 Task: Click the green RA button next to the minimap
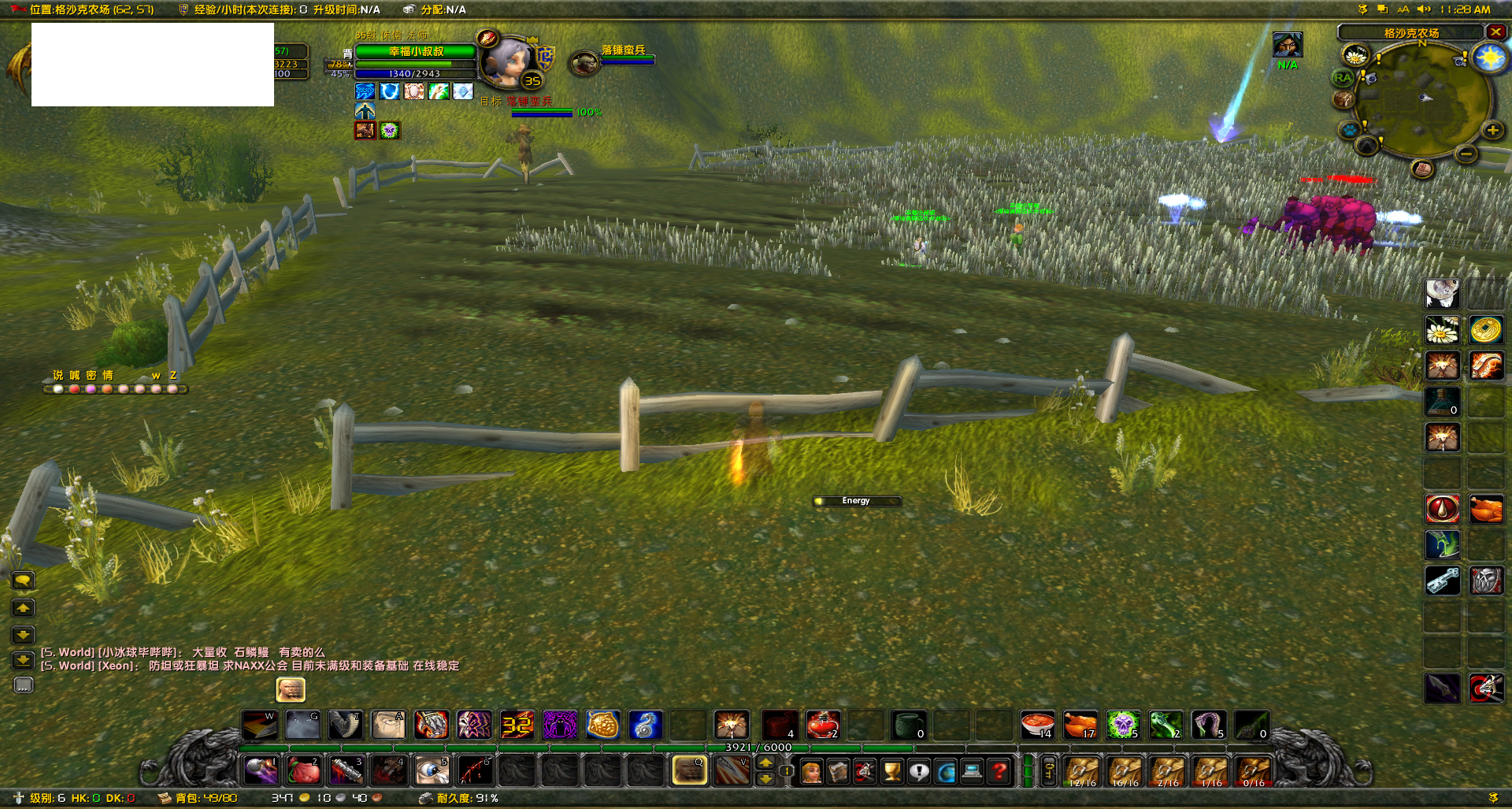point(1343,78)
